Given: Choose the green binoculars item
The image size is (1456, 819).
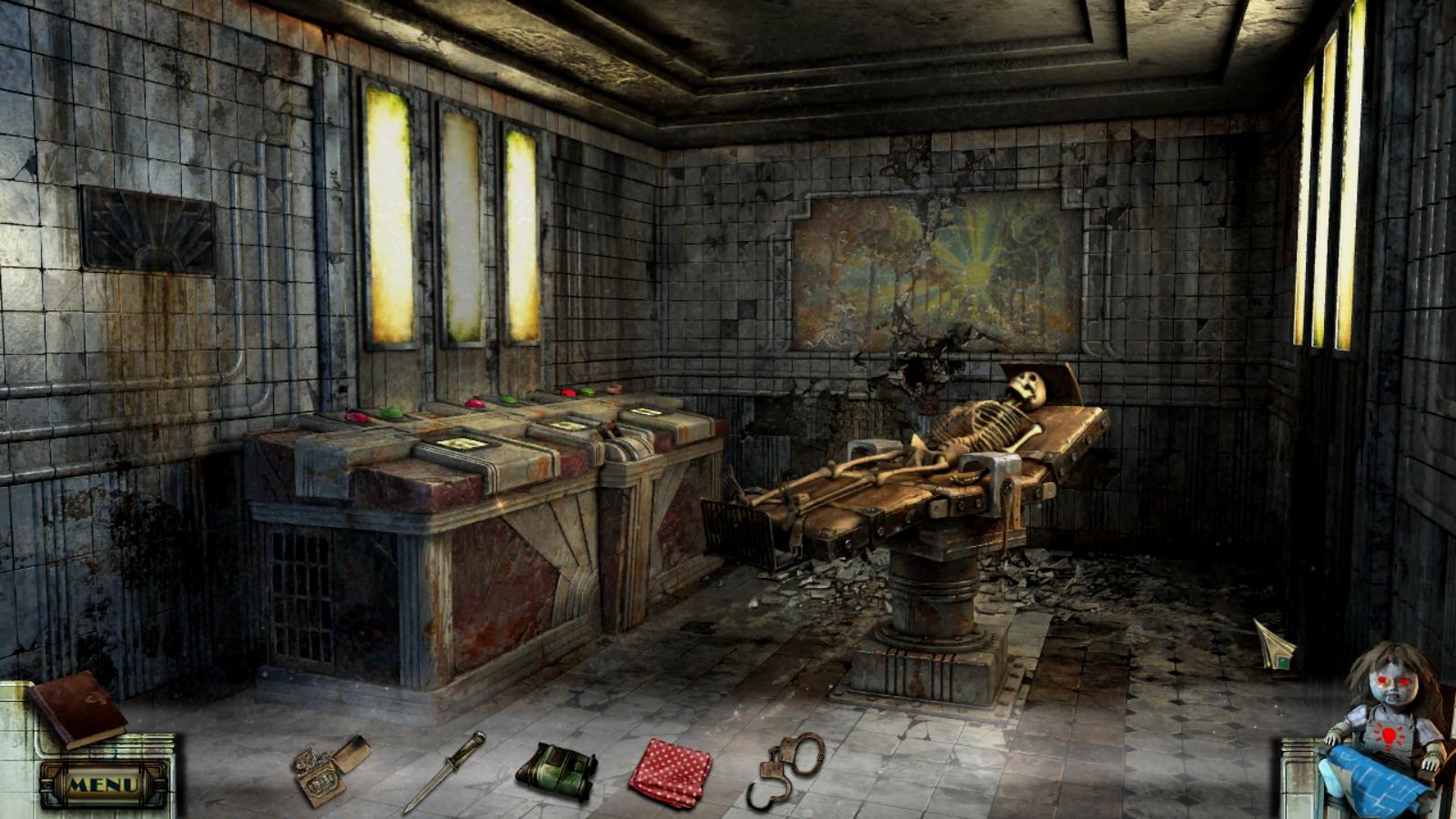Looking at the screenshot, I should [556, 772].
